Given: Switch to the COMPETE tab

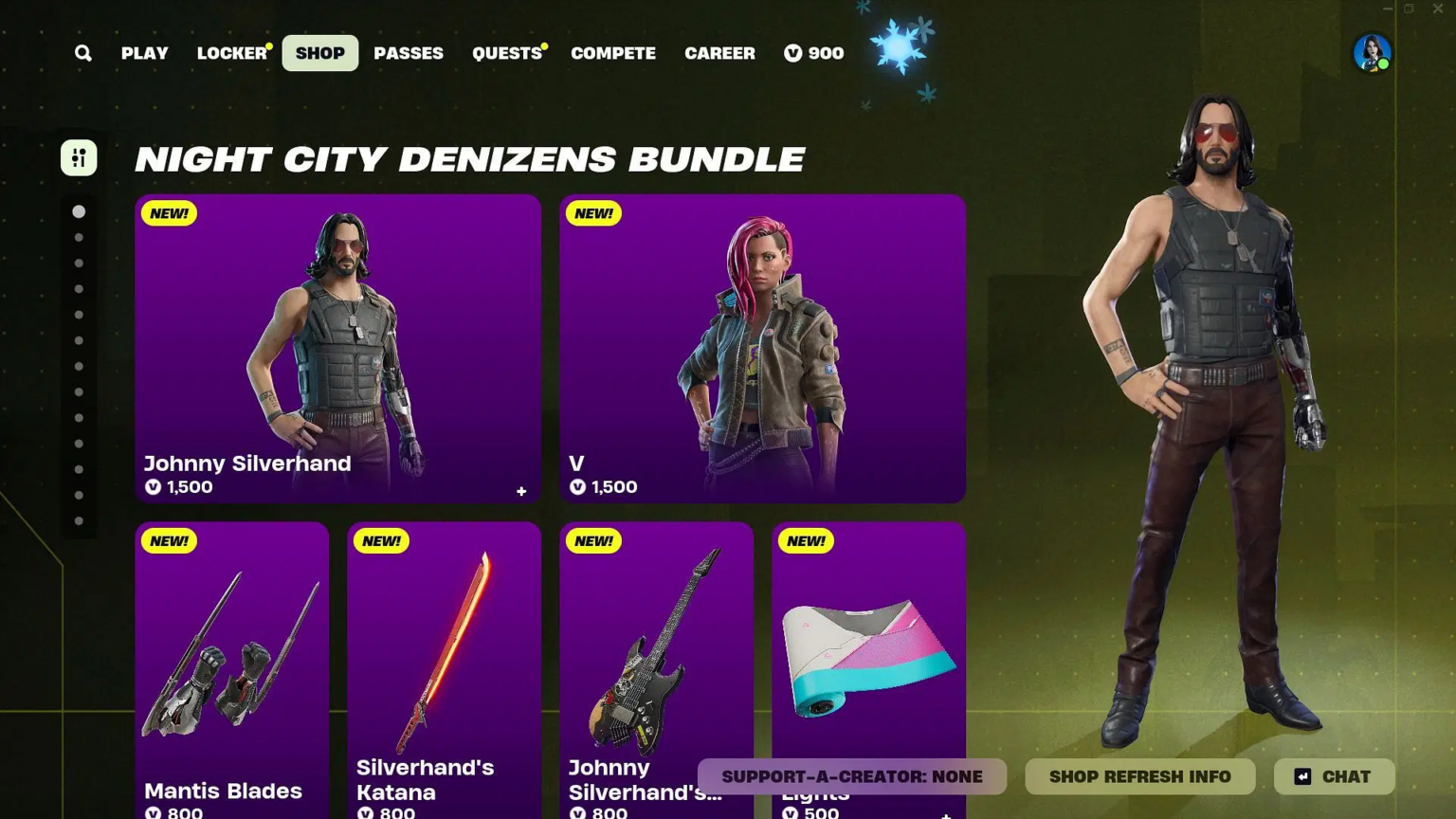Looking at the screenshot, I should (x=612, y=53).
